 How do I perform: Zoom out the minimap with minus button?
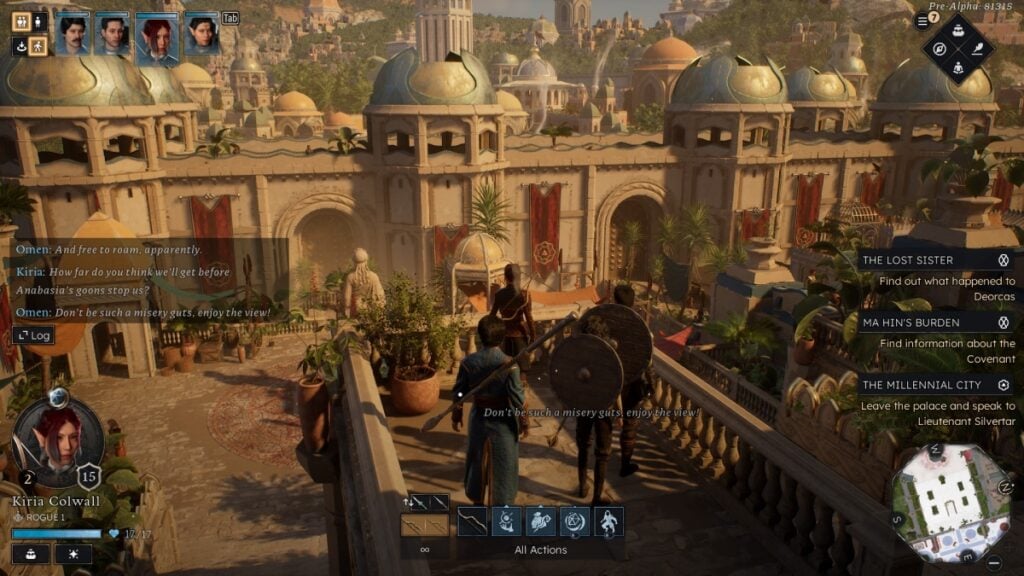997,563
